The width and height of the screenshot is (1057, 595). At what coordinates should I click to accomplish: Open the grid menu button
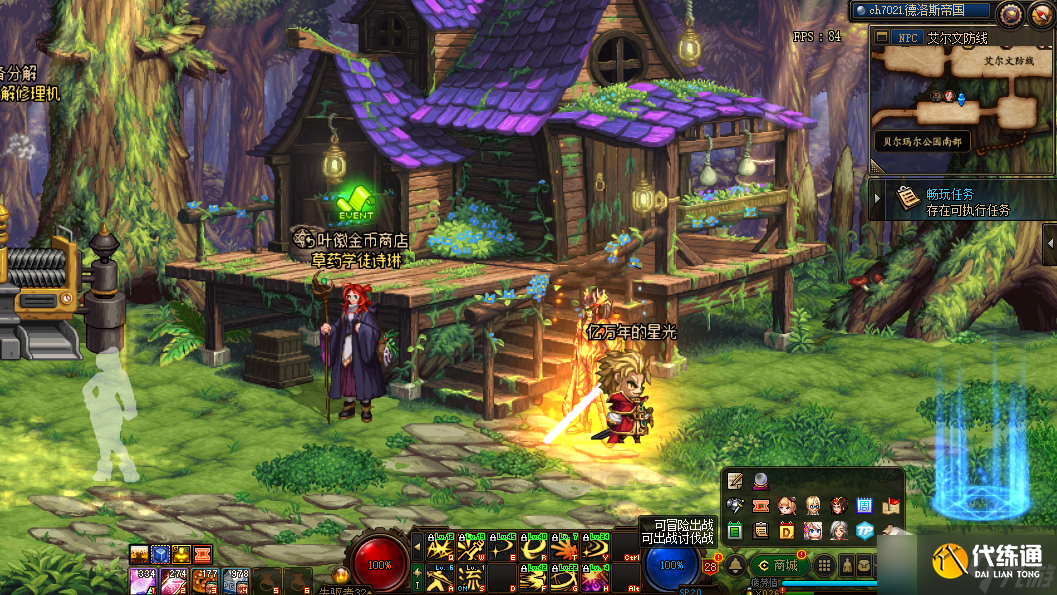click(825, 566)
